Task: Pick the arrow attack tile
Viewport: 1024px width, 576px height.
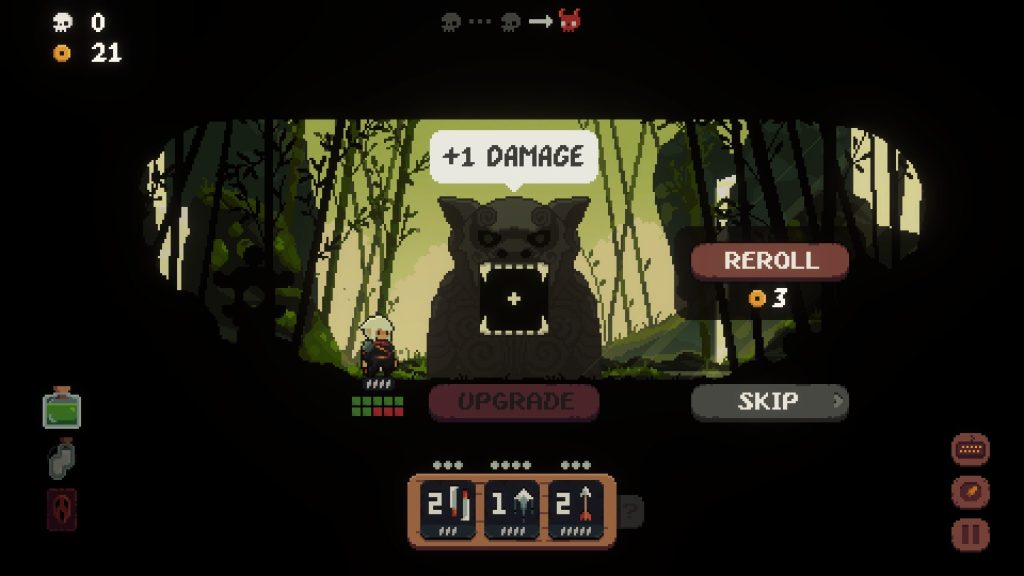Action: coord(576,509)
